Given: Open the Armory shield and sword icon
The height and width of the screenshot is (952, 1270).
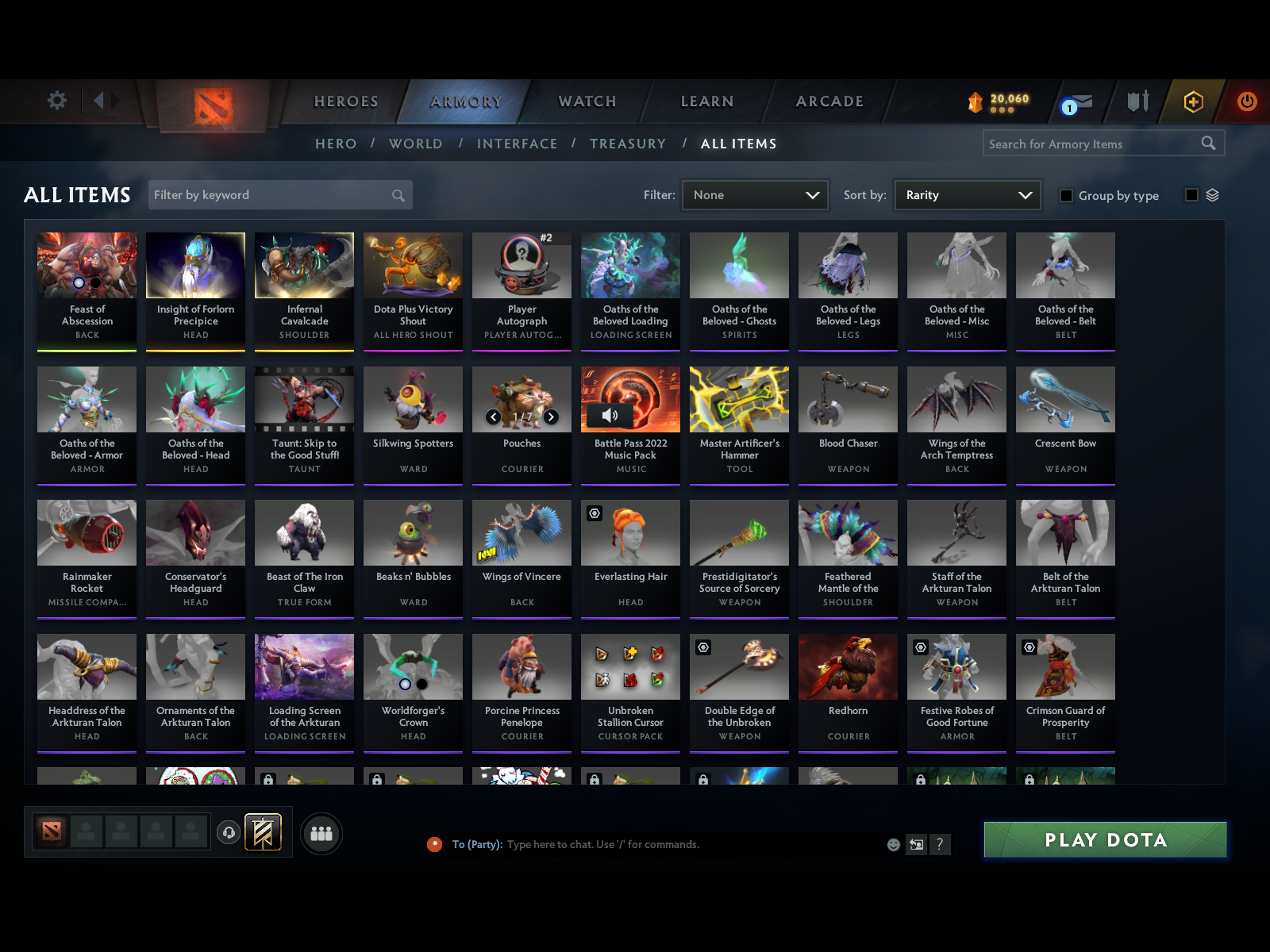Looking at the screenshot, I should pos(1138,102).
